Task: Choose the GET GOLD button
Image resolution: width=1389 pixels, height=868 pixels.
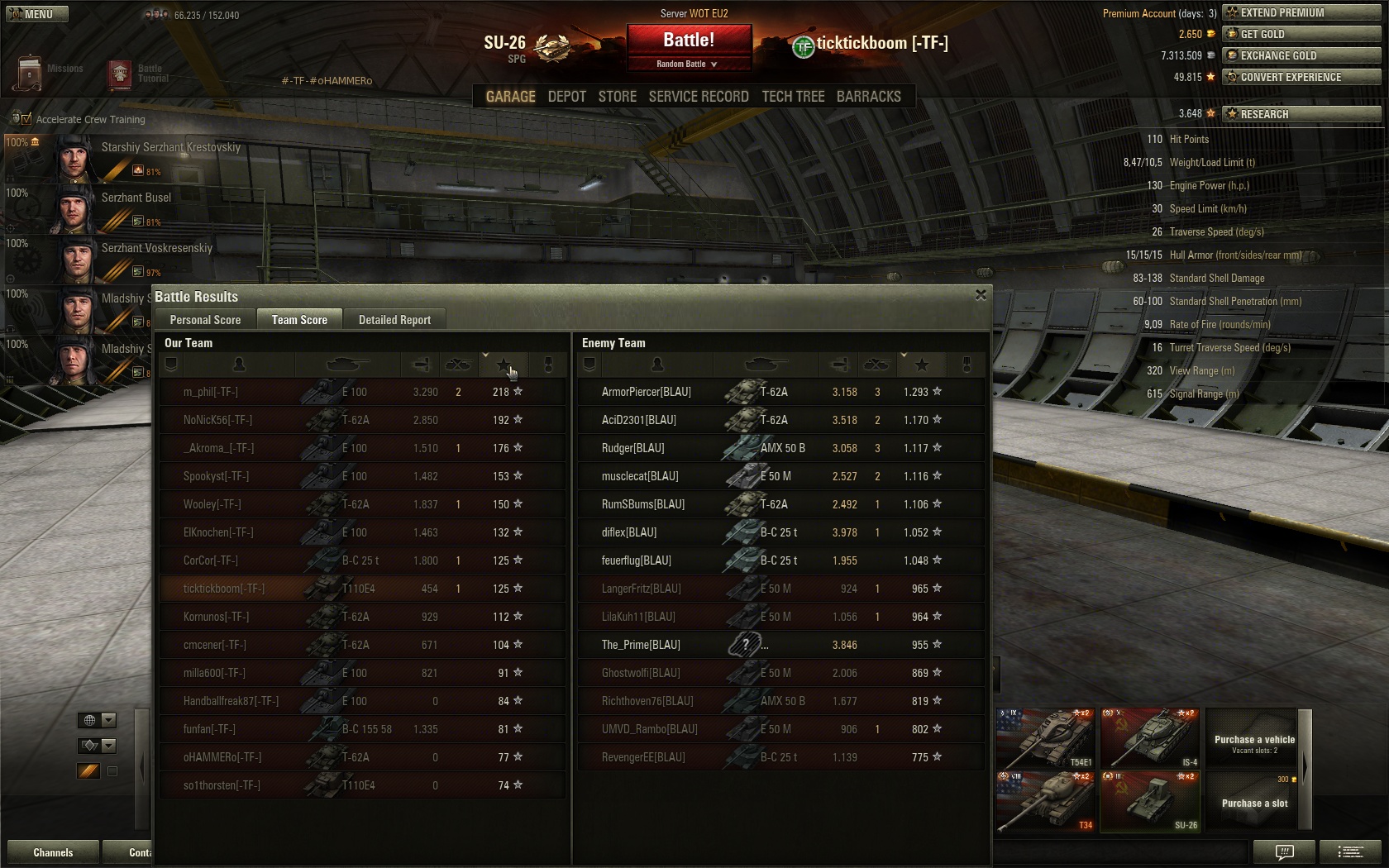Action: click(1301, 34)
